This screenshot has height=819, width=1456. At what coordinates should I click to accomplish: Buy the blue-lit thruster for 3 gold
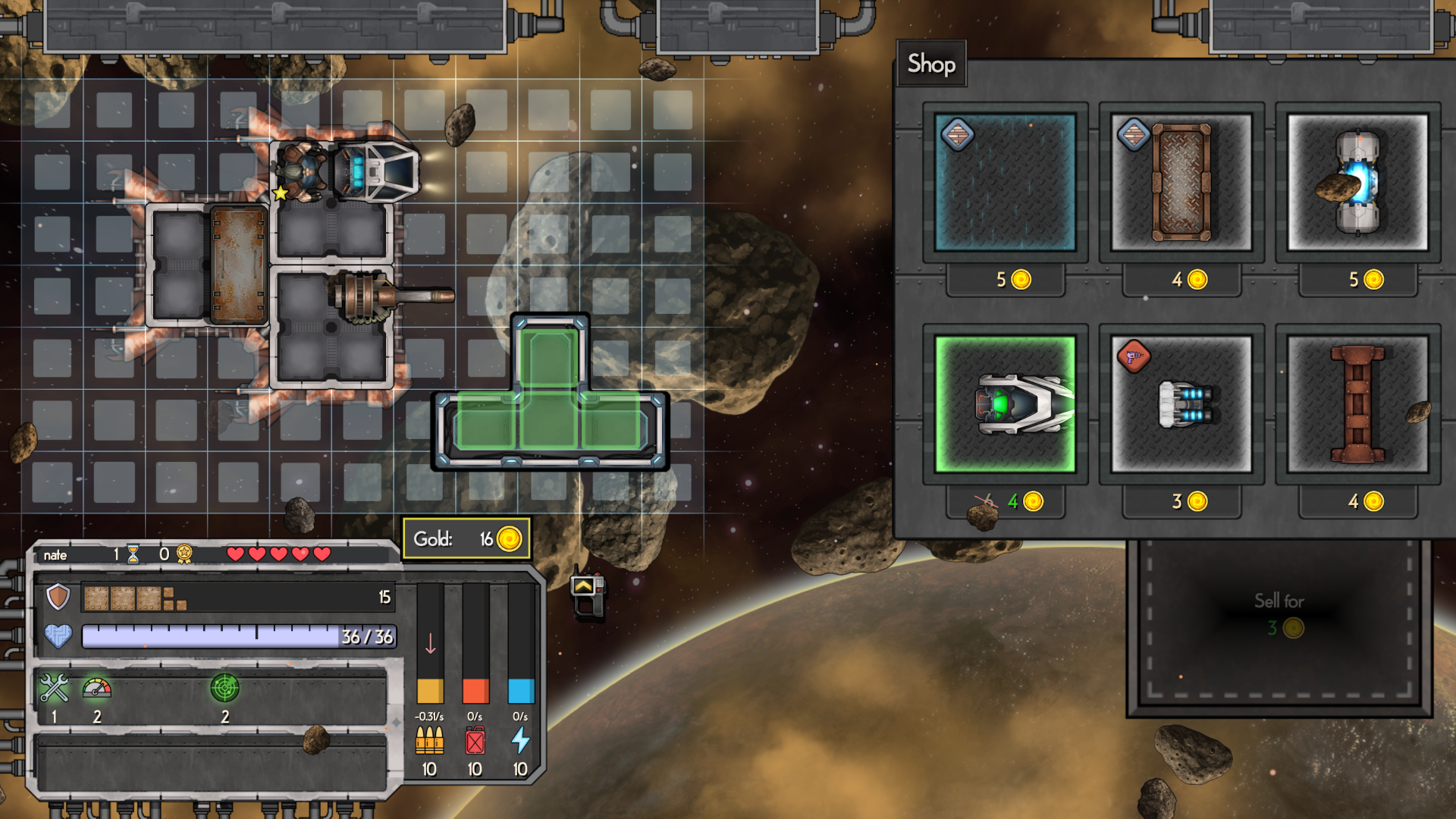tap(1181, 404)
